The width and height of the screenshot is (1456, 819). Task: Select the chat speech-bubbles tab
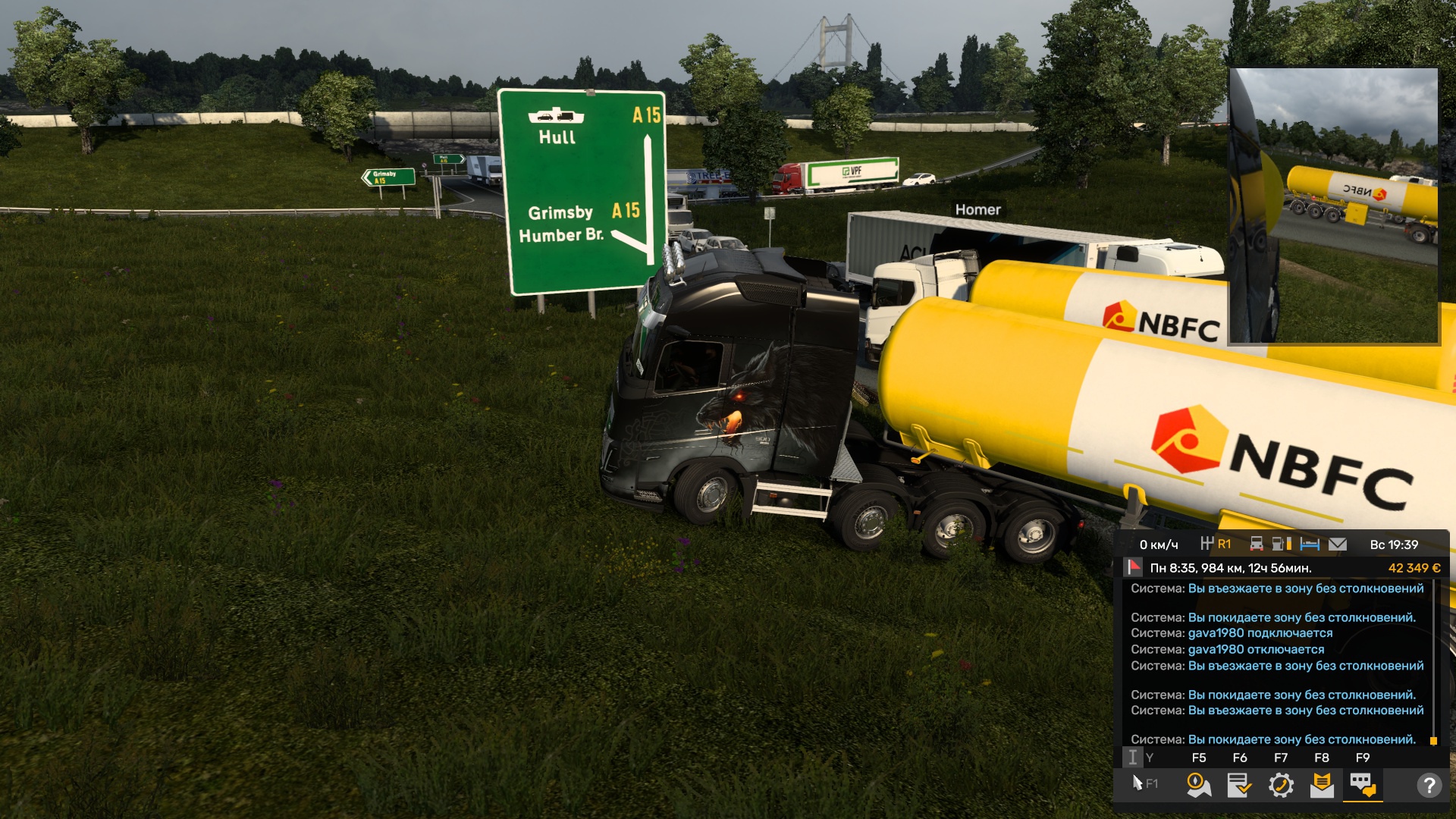(1363, 785)
